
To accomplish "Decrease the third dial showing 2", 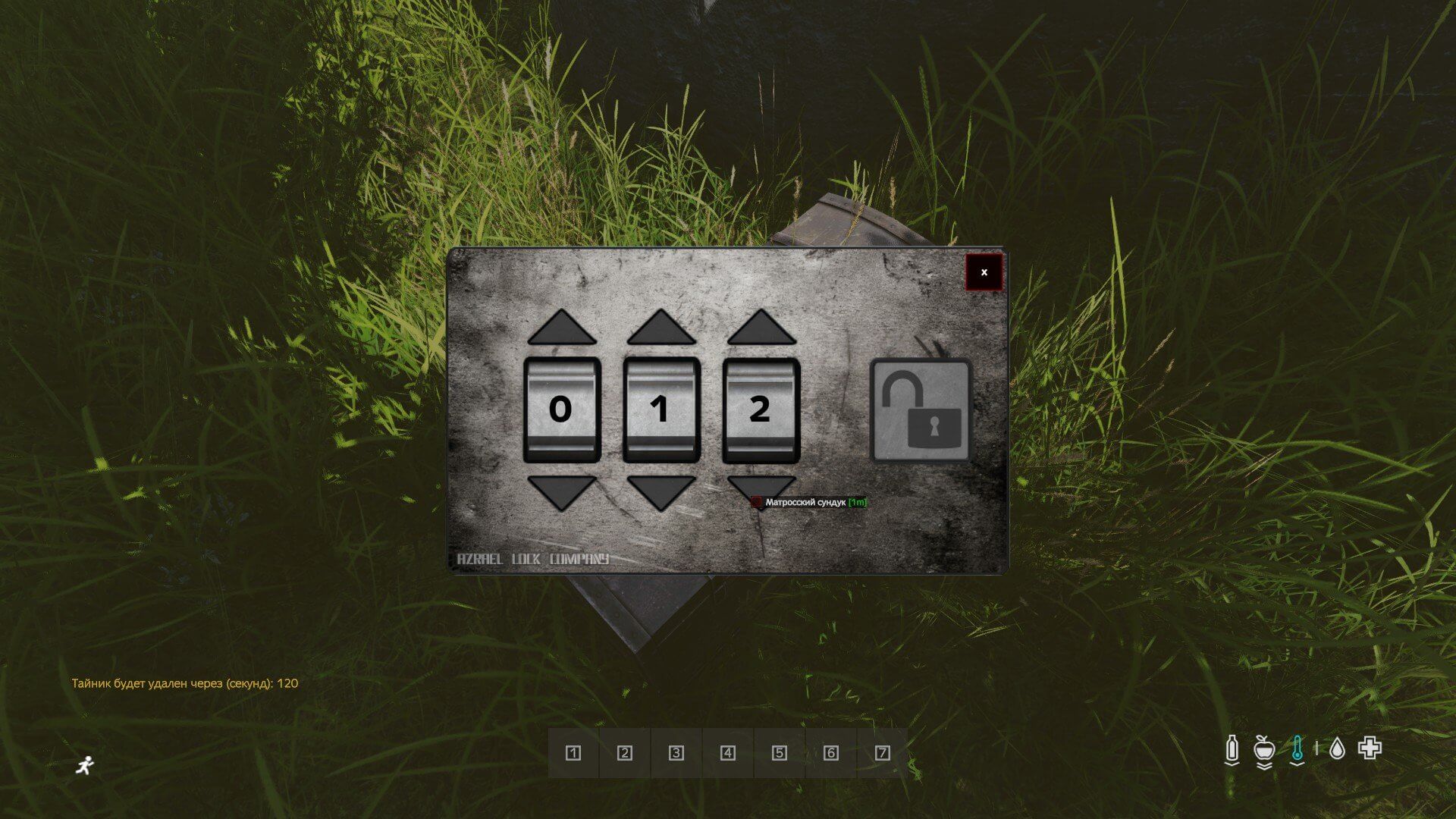I will [x=761, y=485].
